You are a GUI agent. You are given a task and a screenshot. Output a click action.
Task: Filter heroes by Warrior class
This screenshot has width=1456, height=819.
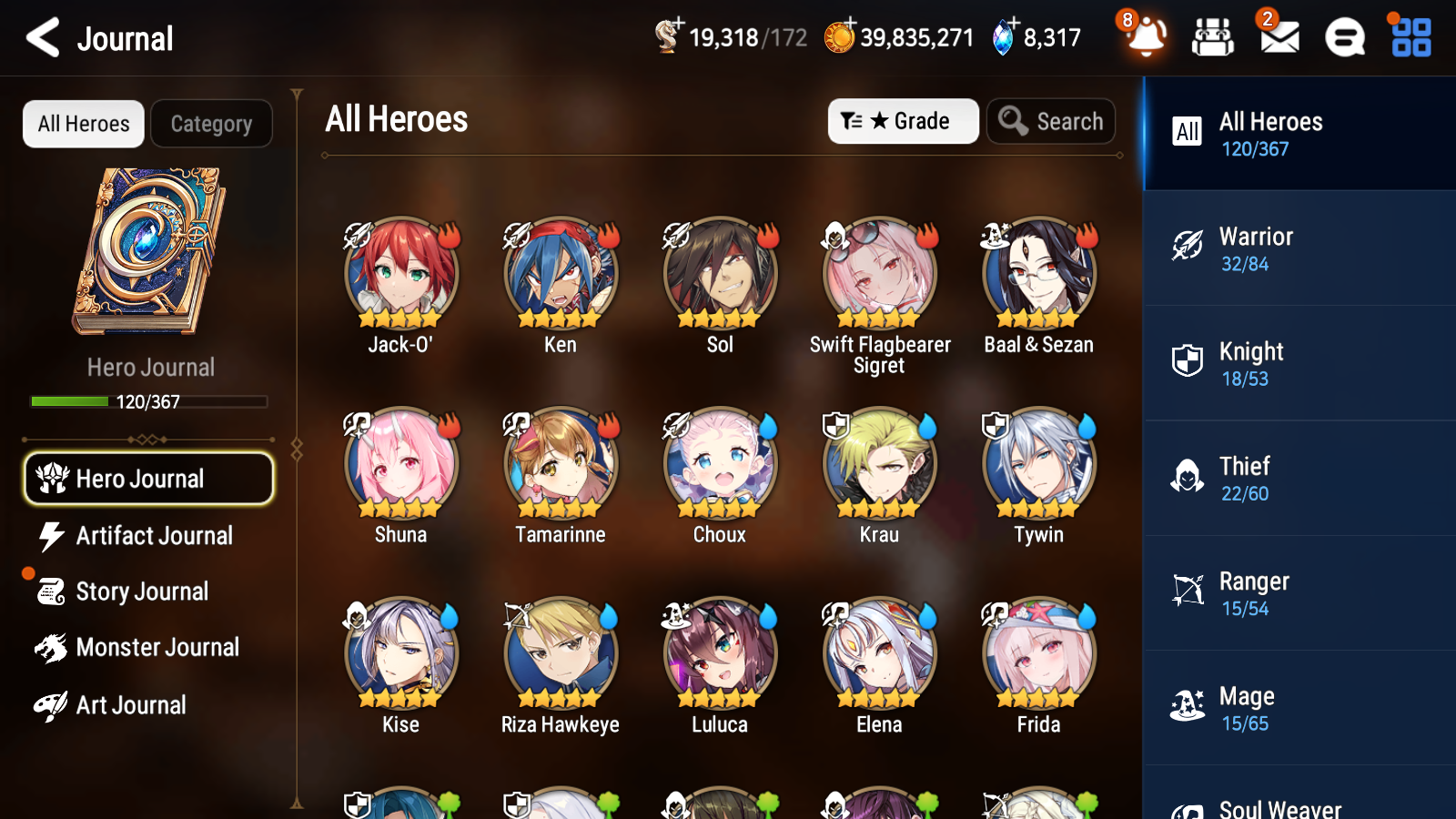click(1299, 249)
